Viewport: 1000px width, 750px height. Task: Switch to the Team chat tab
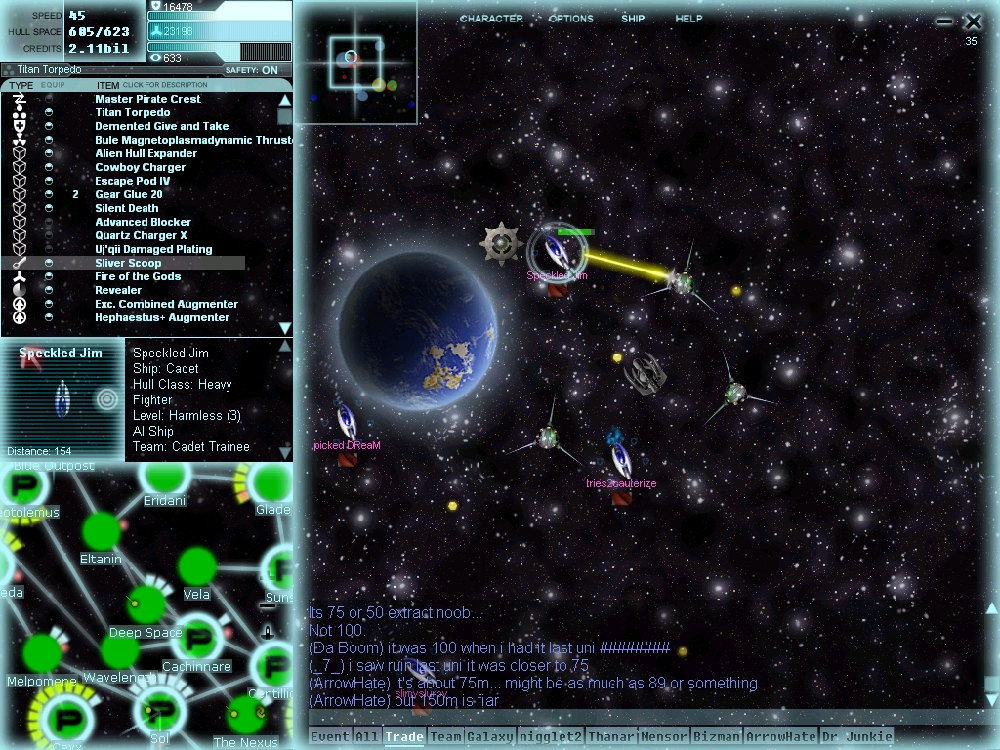coord(446,737)
